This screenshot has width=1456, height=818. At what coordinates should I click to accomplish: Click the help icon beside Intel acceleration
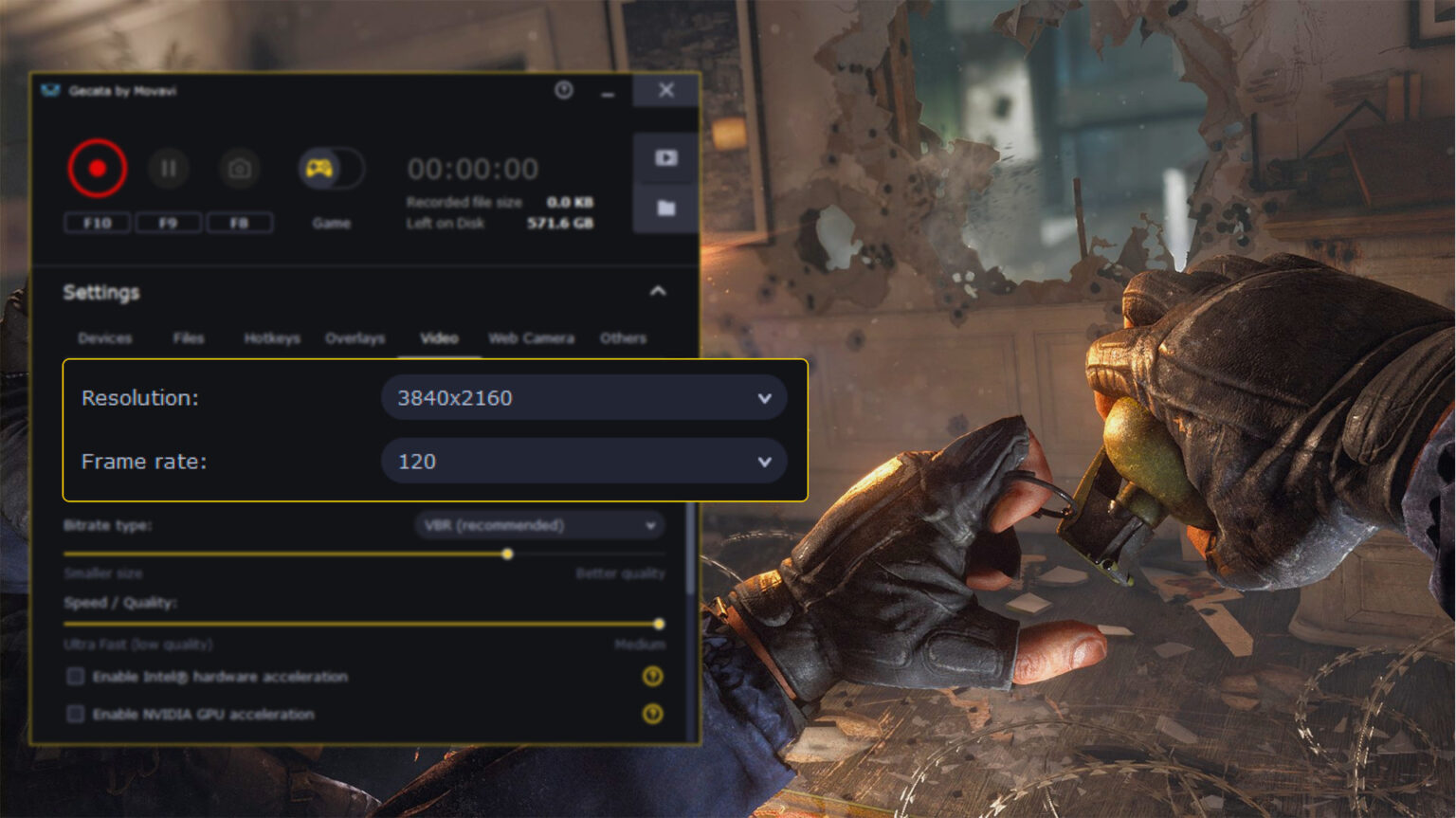[x=652, y=677]
